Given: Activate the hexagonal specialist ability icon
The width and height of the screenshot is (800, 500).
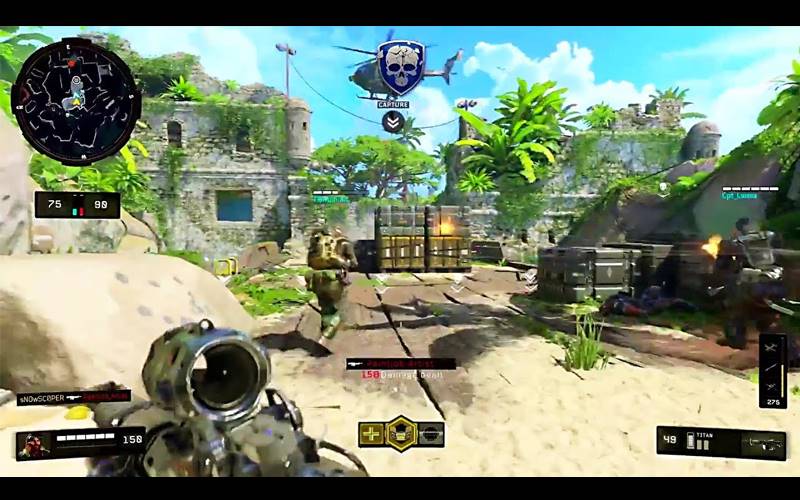Looking at the screenshot, I should pyautogui.click(x=401, y=434).
